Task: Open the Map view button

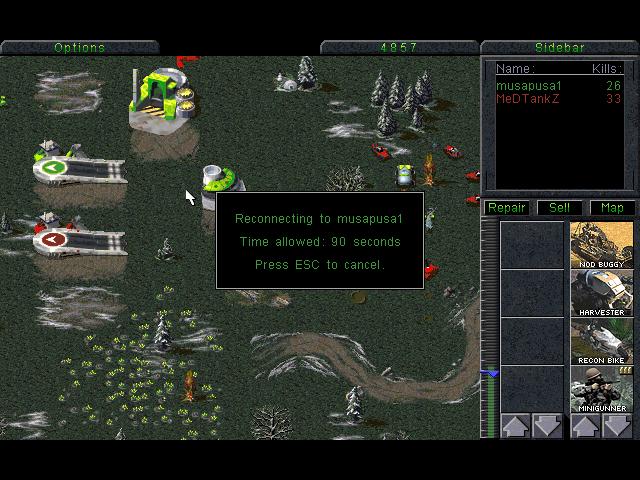Action: click(x=611, y=208)
